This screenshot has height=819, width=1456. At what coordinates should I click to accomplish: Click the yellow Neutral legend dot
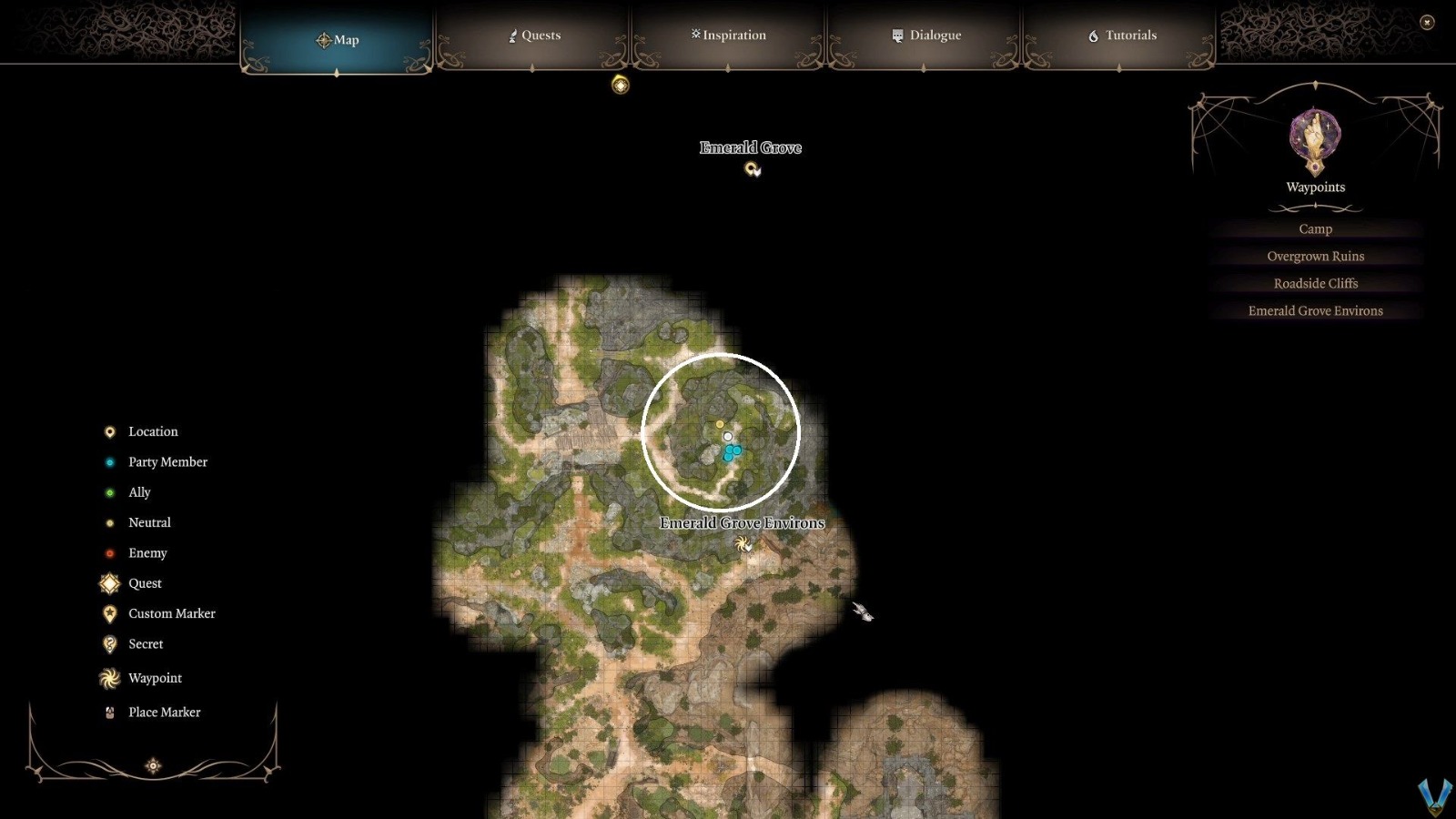pos(109,522)
